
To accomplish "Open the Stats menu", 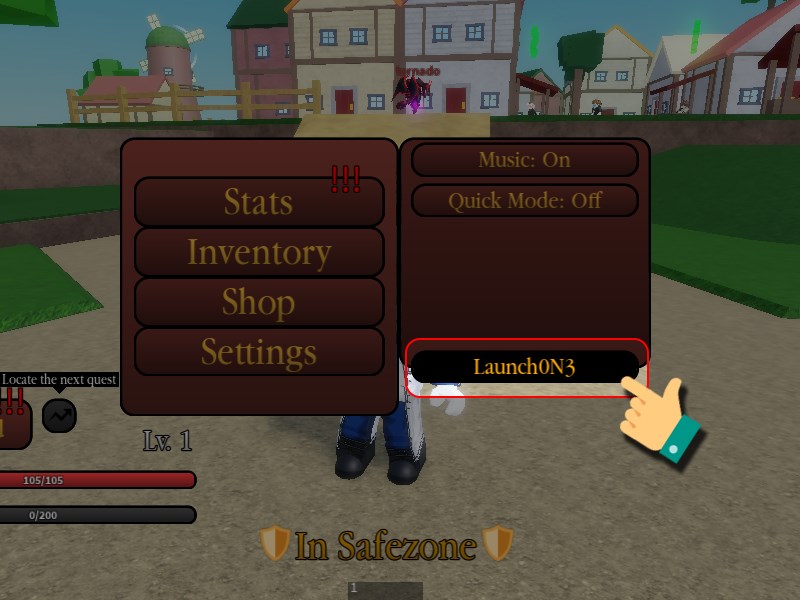I will click(259, 202).
